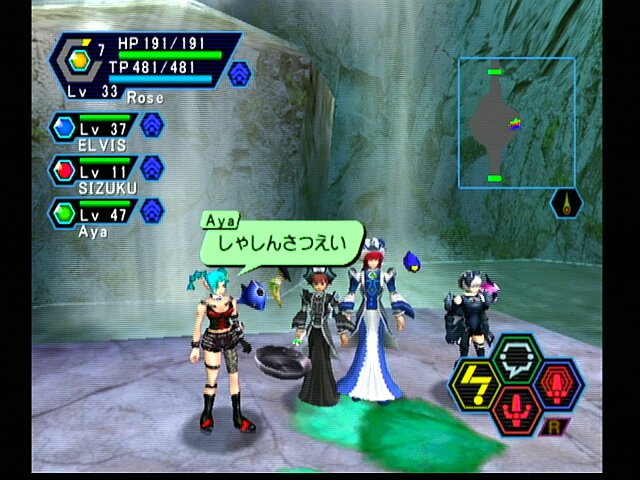The height and width of the screenshot is (480, 640).
Task: Click the minimap display
Action: click(x=516, y=122)
